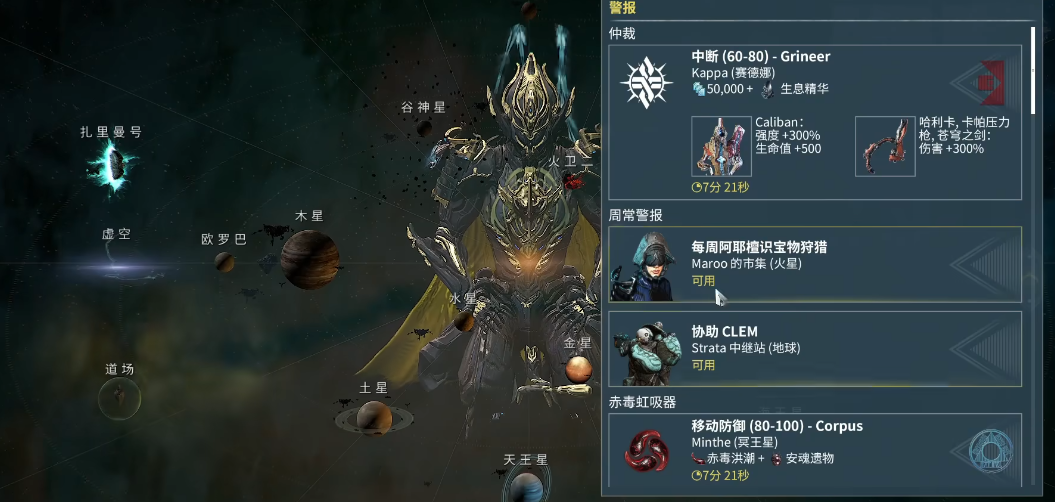Open the 道场 (Dojo) node
This screenshot has width=1055, height=502.
(x=120, y=399)
